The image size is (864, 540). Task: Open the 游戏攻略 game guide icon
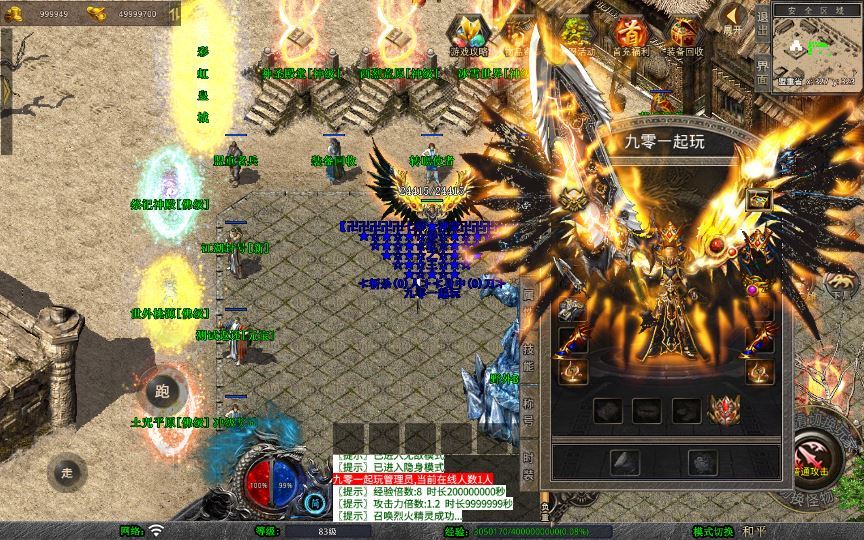point(469,35)
